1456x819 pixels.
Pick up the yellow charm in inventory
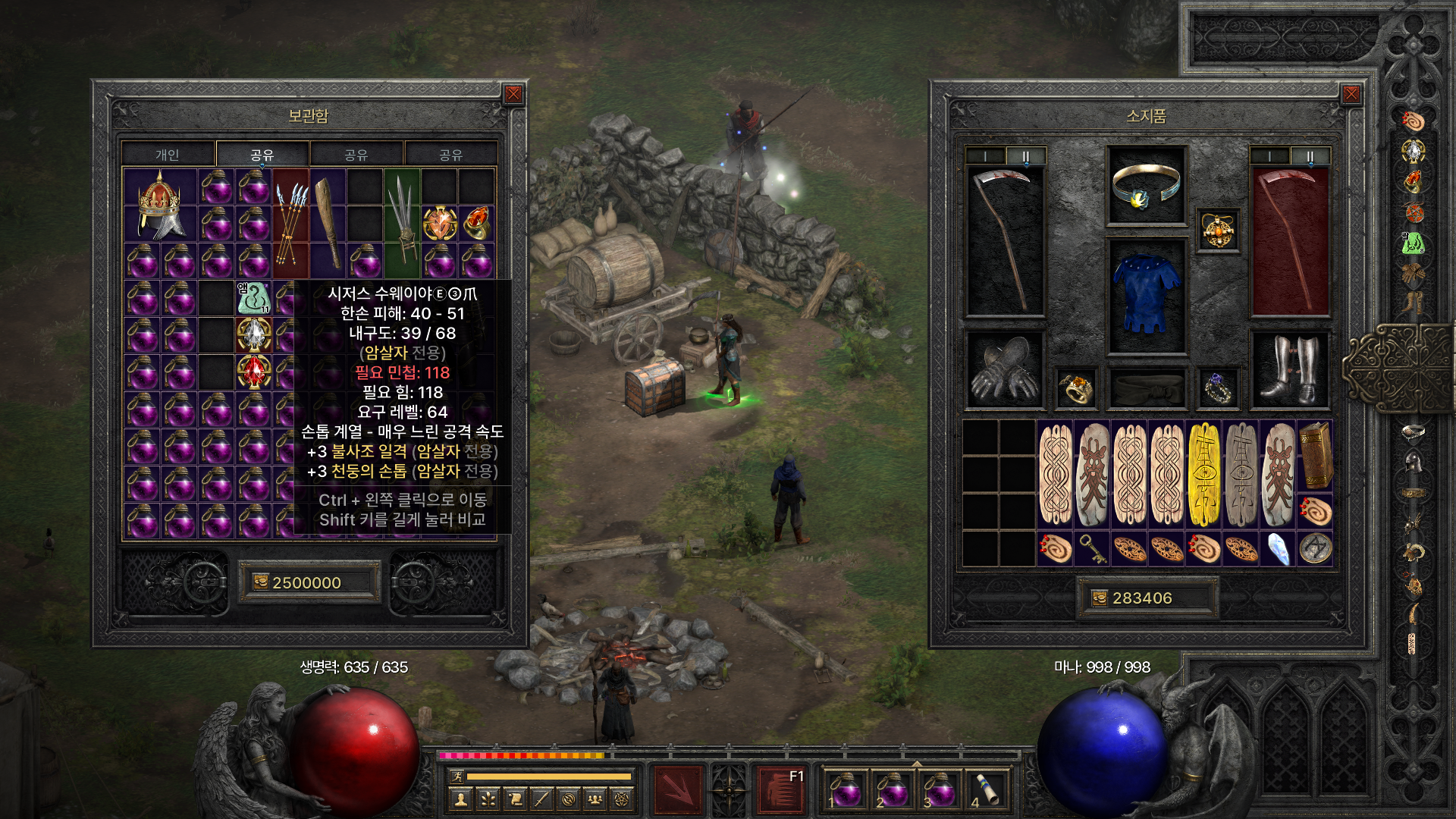(x=1203, y=474)
